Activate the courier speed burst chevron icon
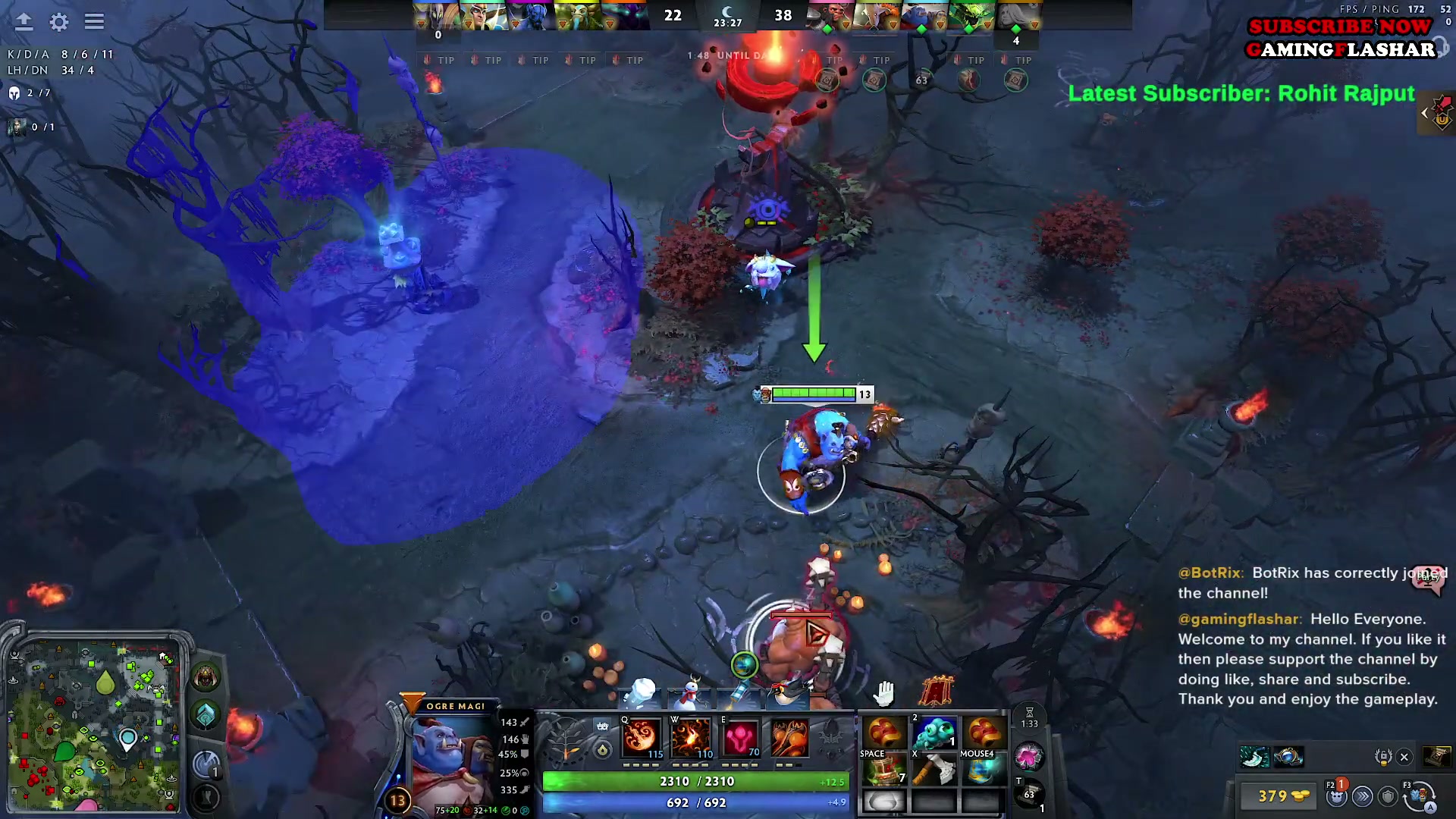 pos(1363,797)
